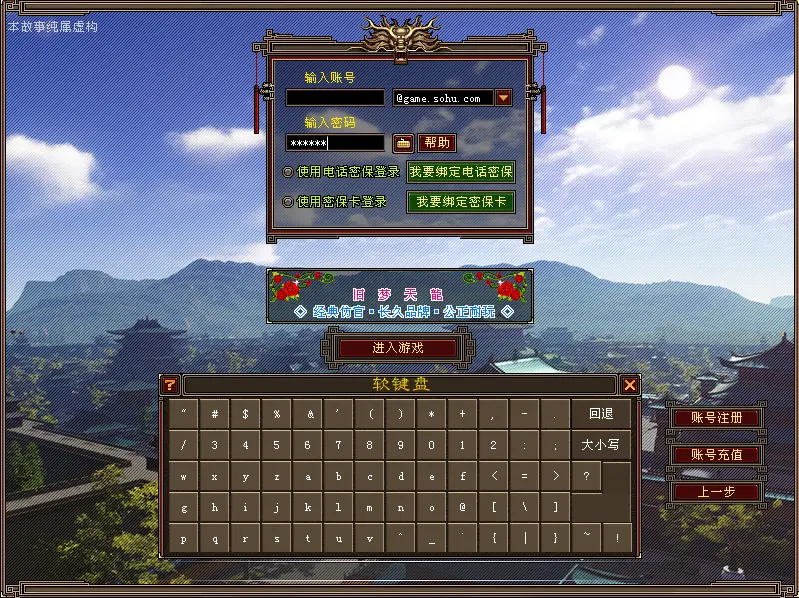
Task: Click 我要绑定电话密保 button
Action: point(461,172)
